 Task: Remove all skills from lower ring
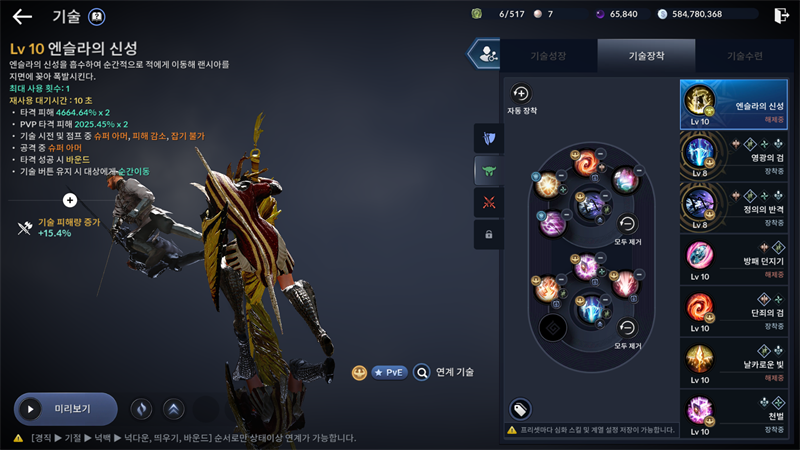tap(628, 328)
